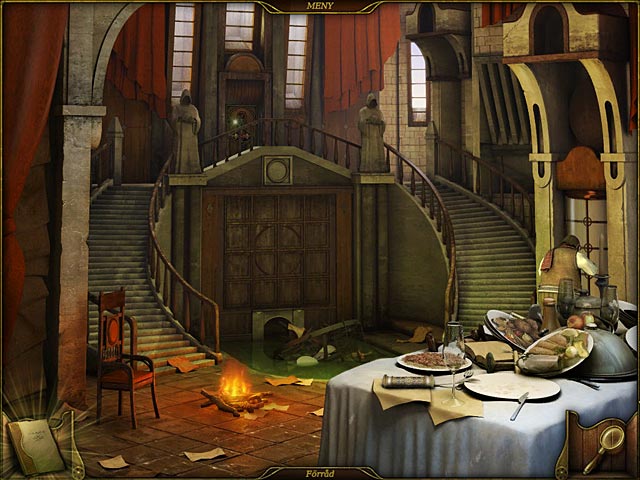Open the MENY button

tap(319, 6)
